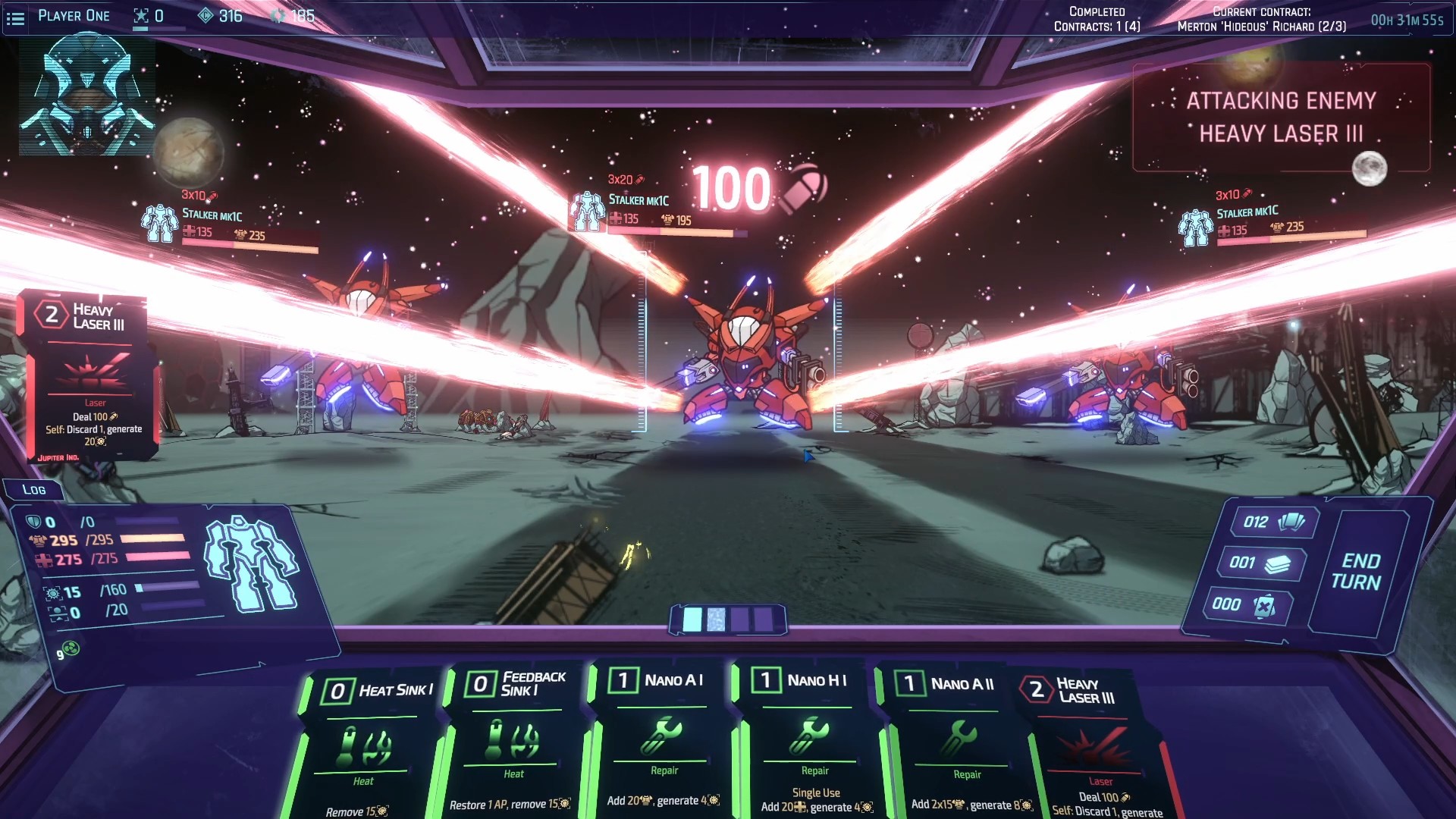Open the hamburger menu icon

coord(15,17)
